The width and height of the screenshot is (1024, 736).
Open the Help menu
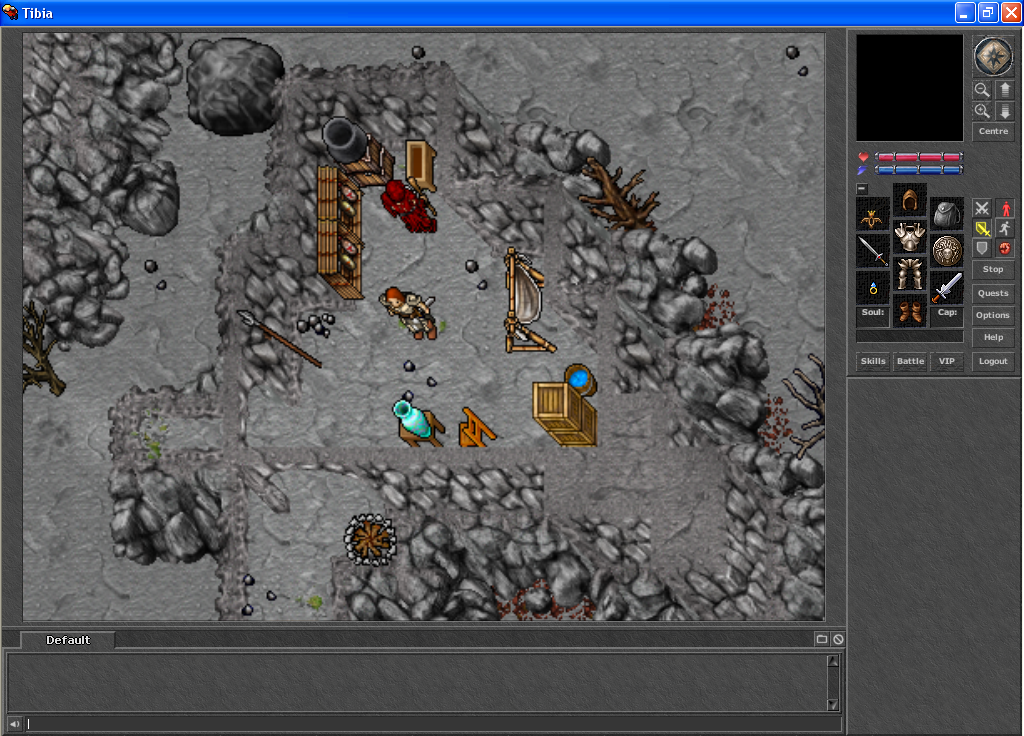click(x=993, y=338)
